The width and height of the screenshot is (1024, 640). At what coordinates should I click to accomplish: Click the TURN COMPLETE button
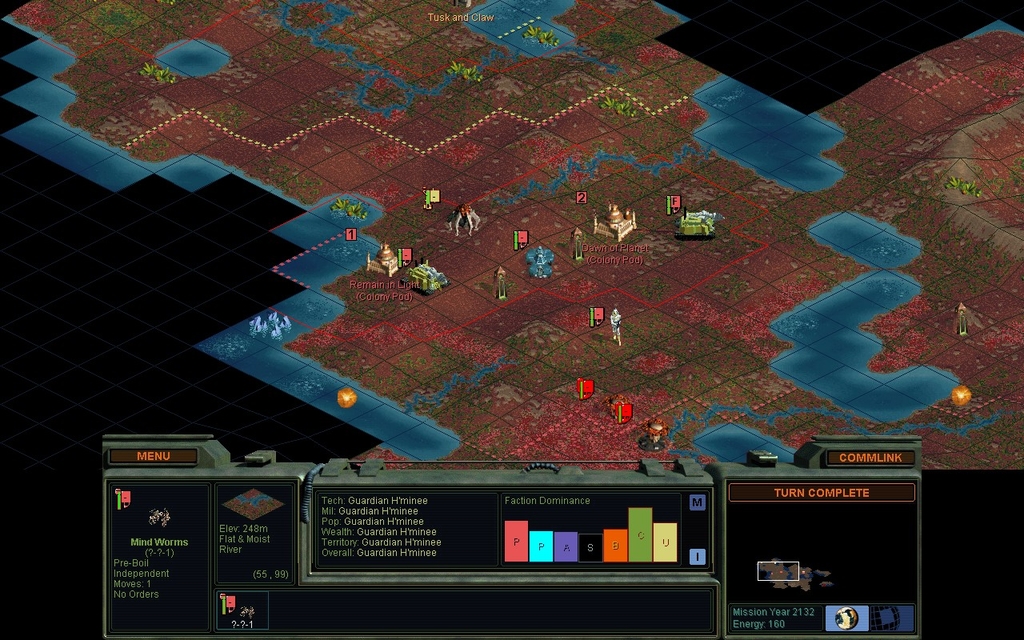821,492
